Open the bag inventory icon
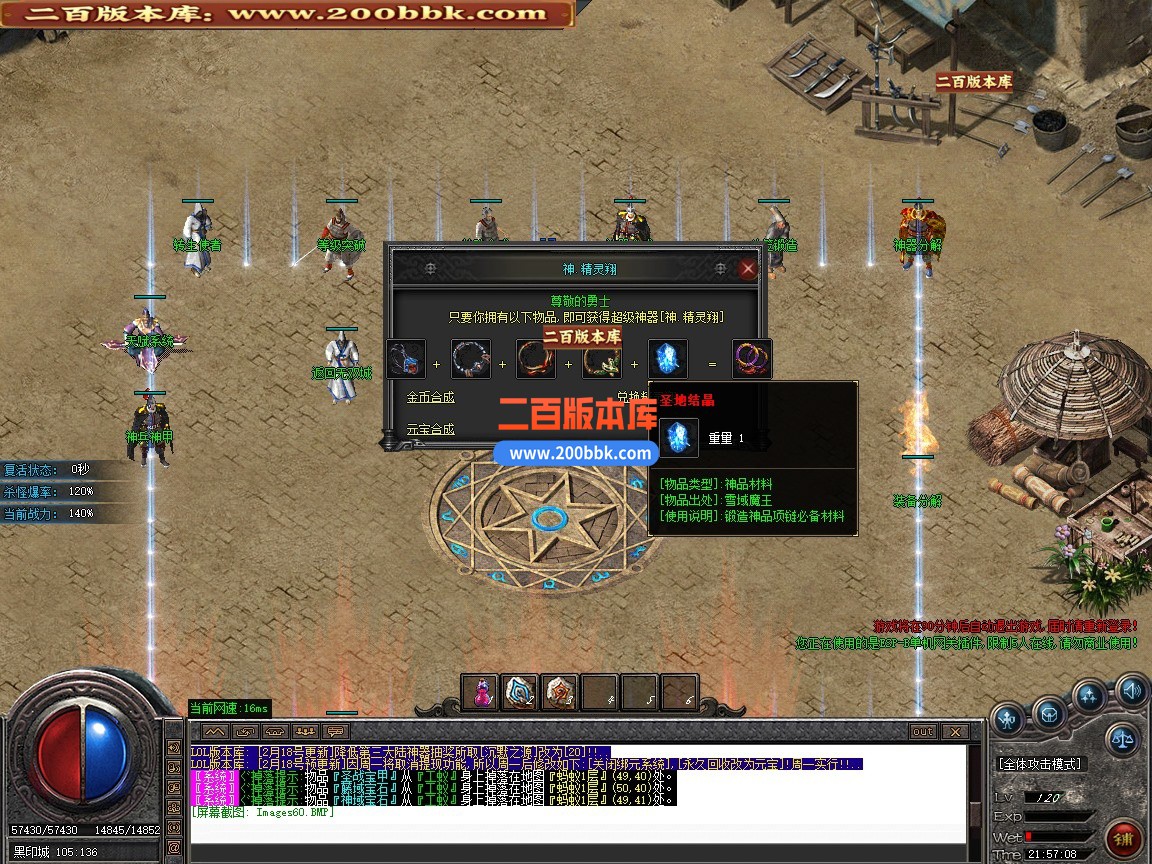The image size is (1152, 864). click(1048, 714)
